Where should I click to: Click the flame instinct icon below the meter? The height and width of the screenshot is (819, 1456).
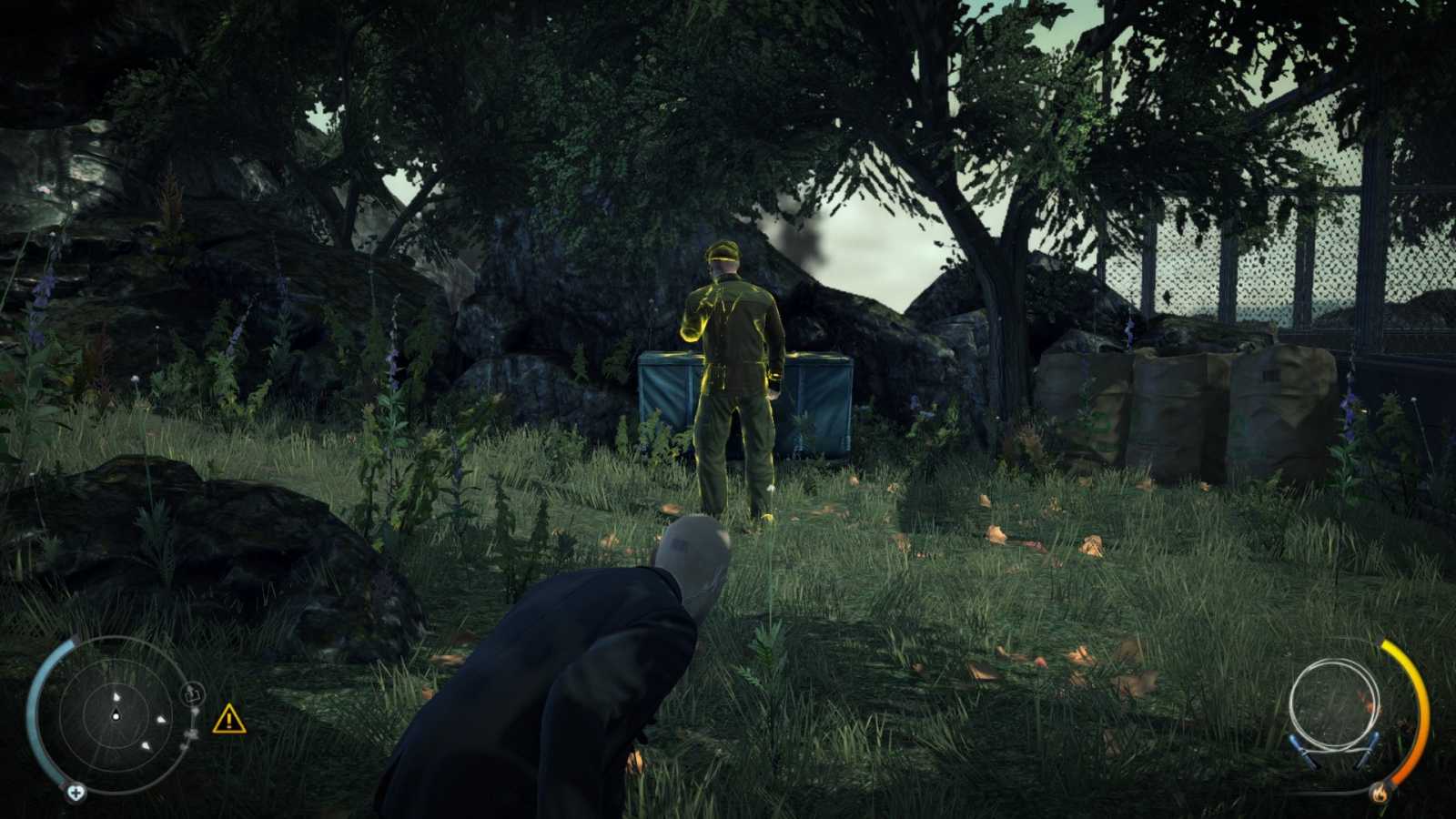(1380, 794)
